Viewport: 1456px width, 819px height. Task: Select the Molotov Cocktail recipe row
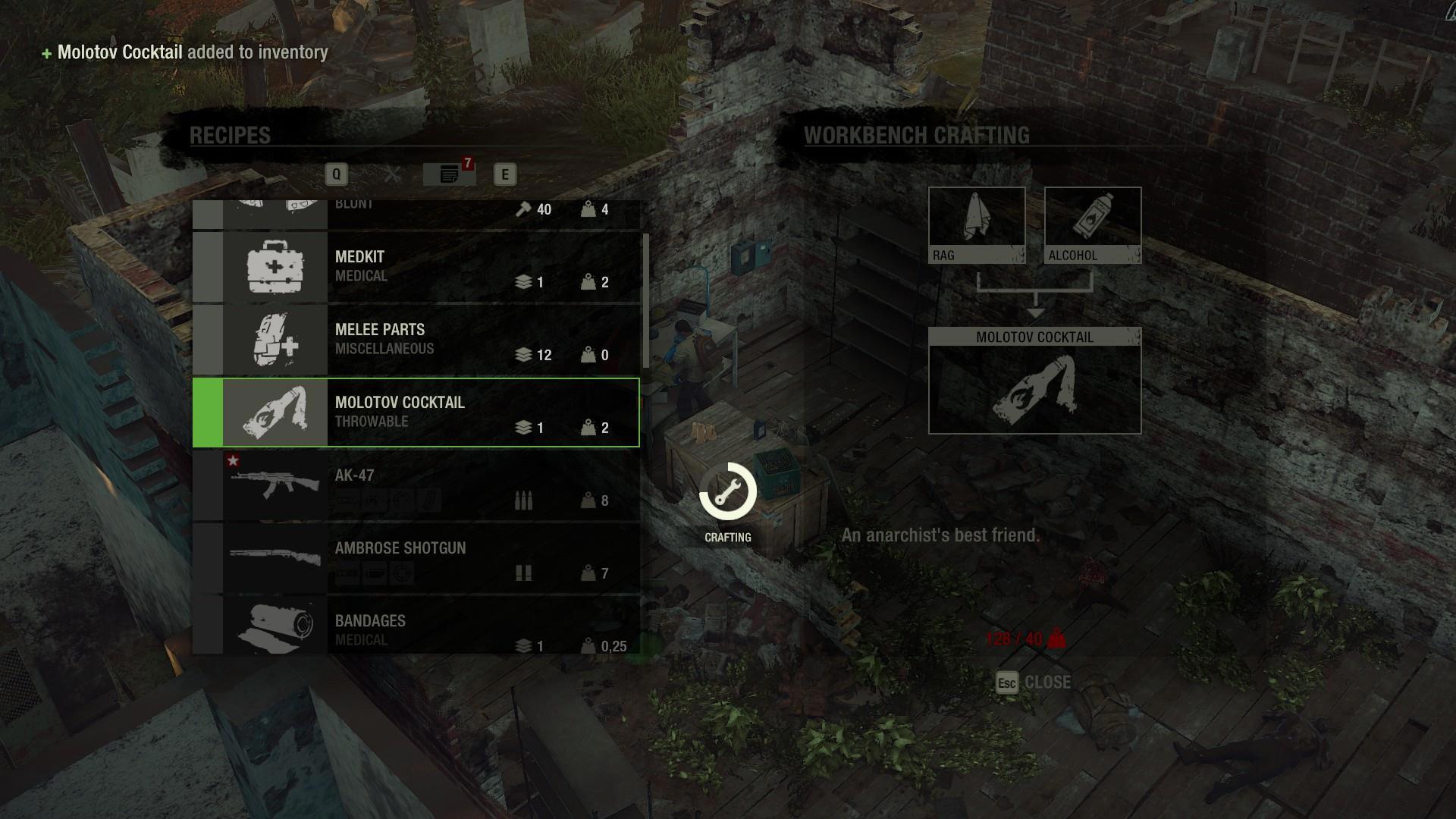[x=416, y=413]
